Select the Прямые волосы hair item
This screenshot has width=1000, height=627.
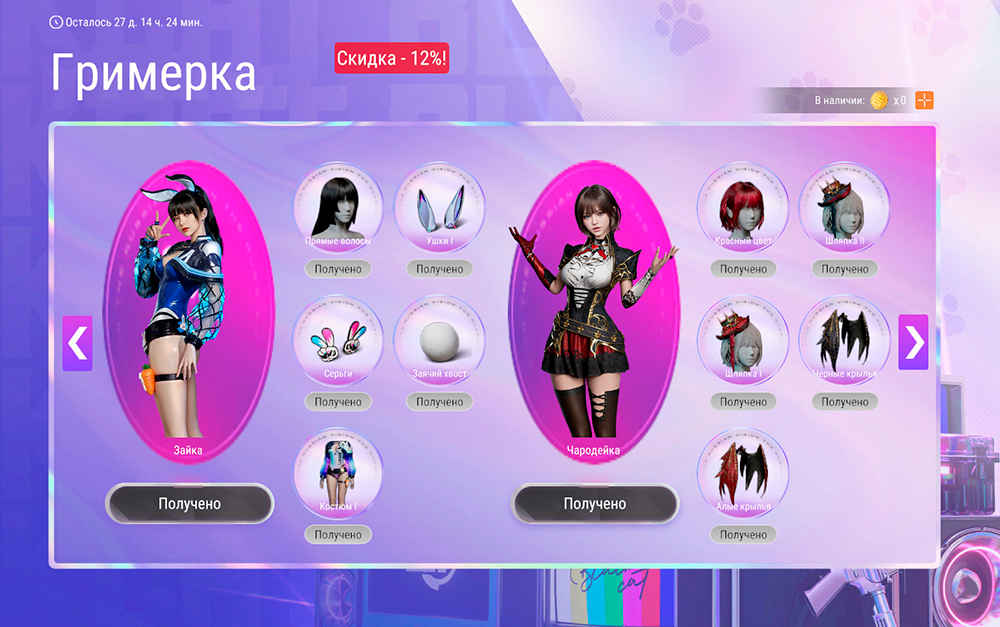click(x=337, y=207)
